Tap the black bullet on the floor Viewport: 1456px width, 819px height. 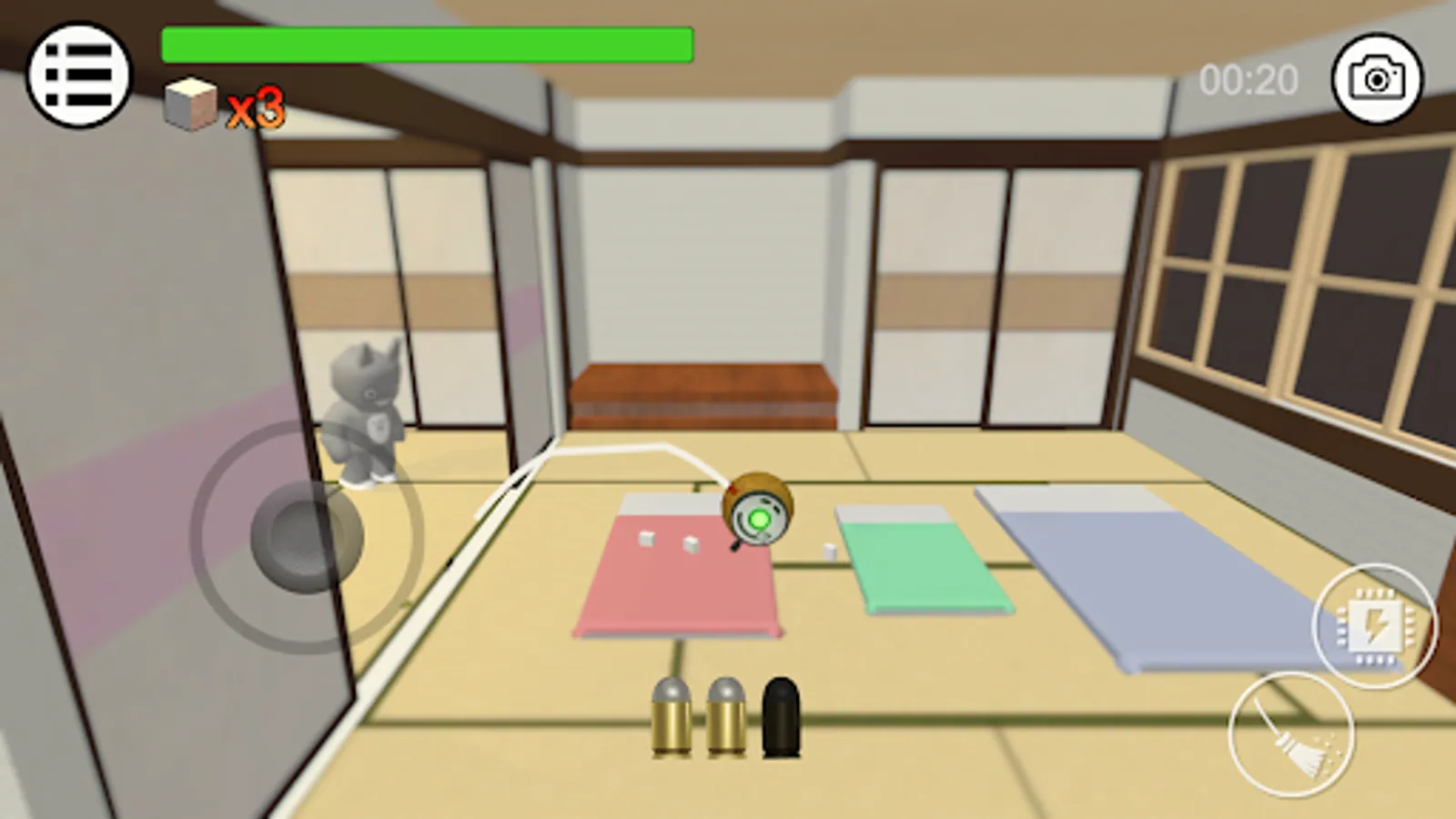tap(779, 719)
